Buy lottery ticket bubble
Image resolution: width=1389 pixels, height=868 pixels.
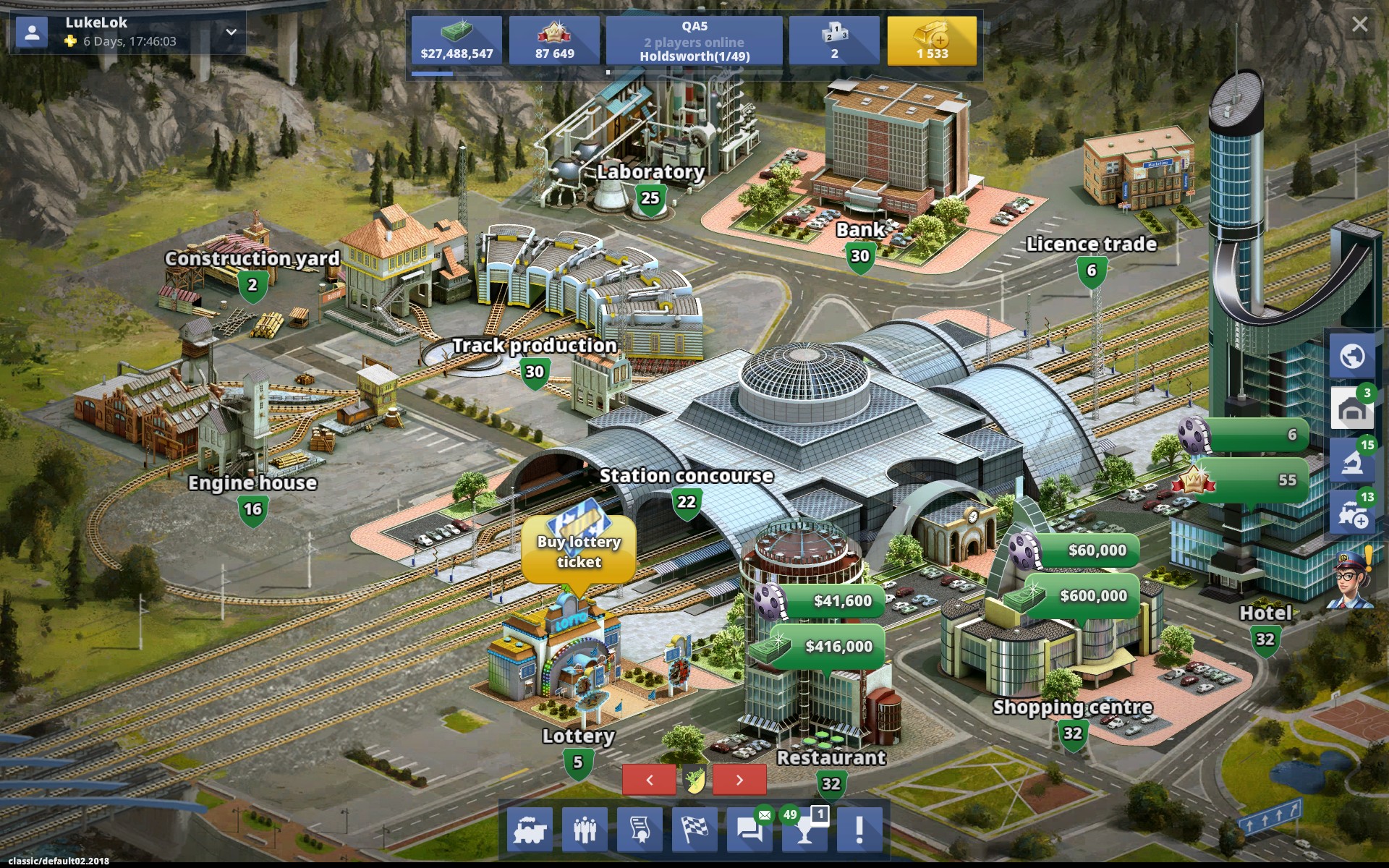[579, 551]
